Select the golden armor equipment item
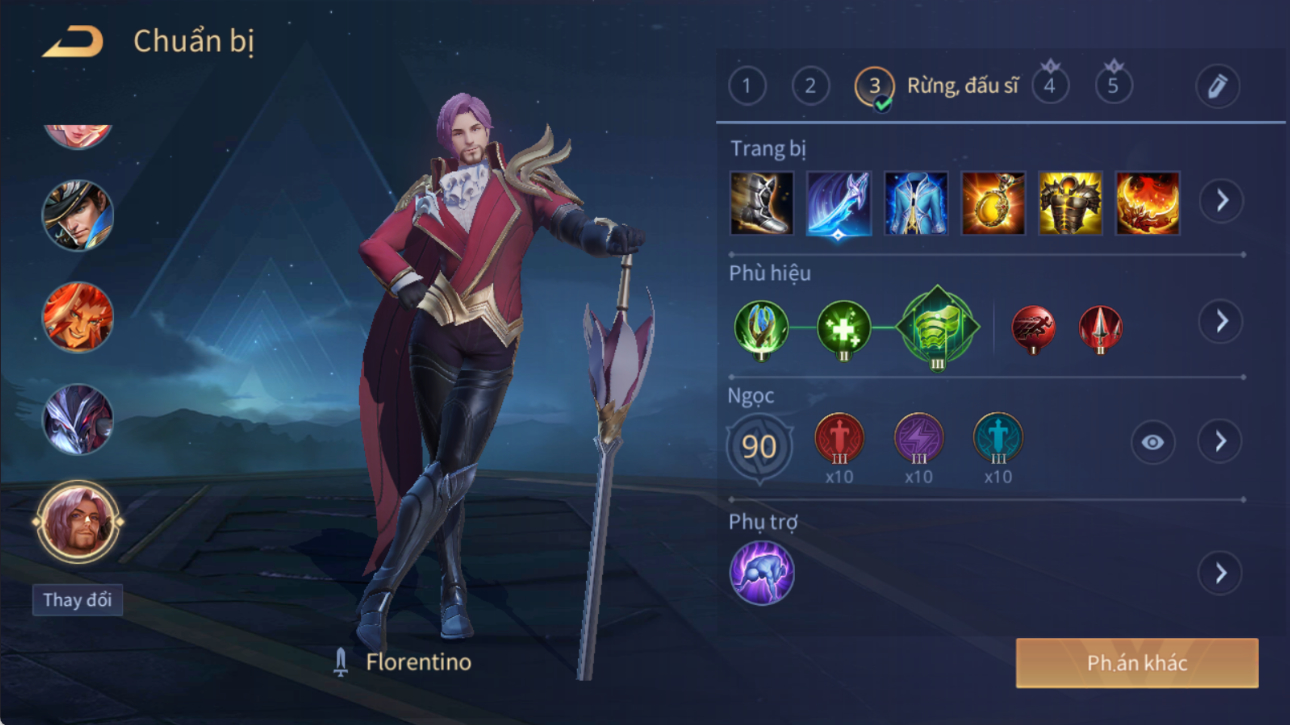1290x725 pixels. (x=1070, y=203)
